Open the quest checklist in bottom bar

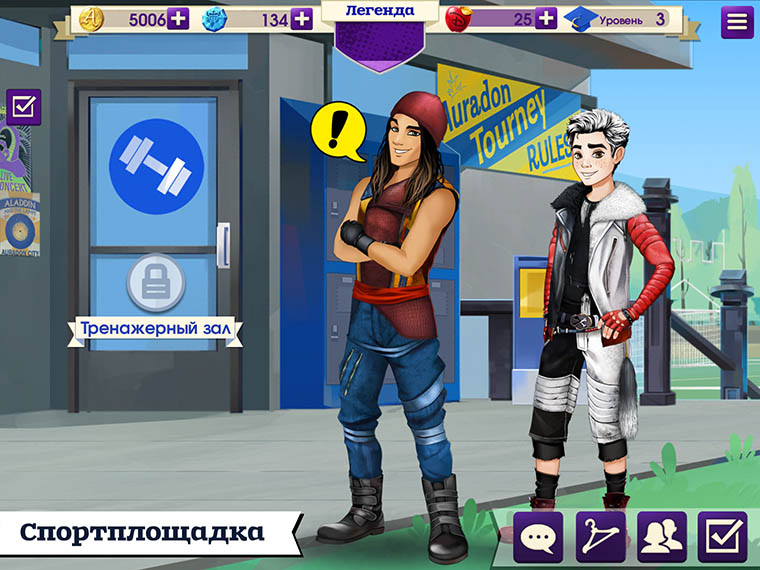tap(722, 537)
